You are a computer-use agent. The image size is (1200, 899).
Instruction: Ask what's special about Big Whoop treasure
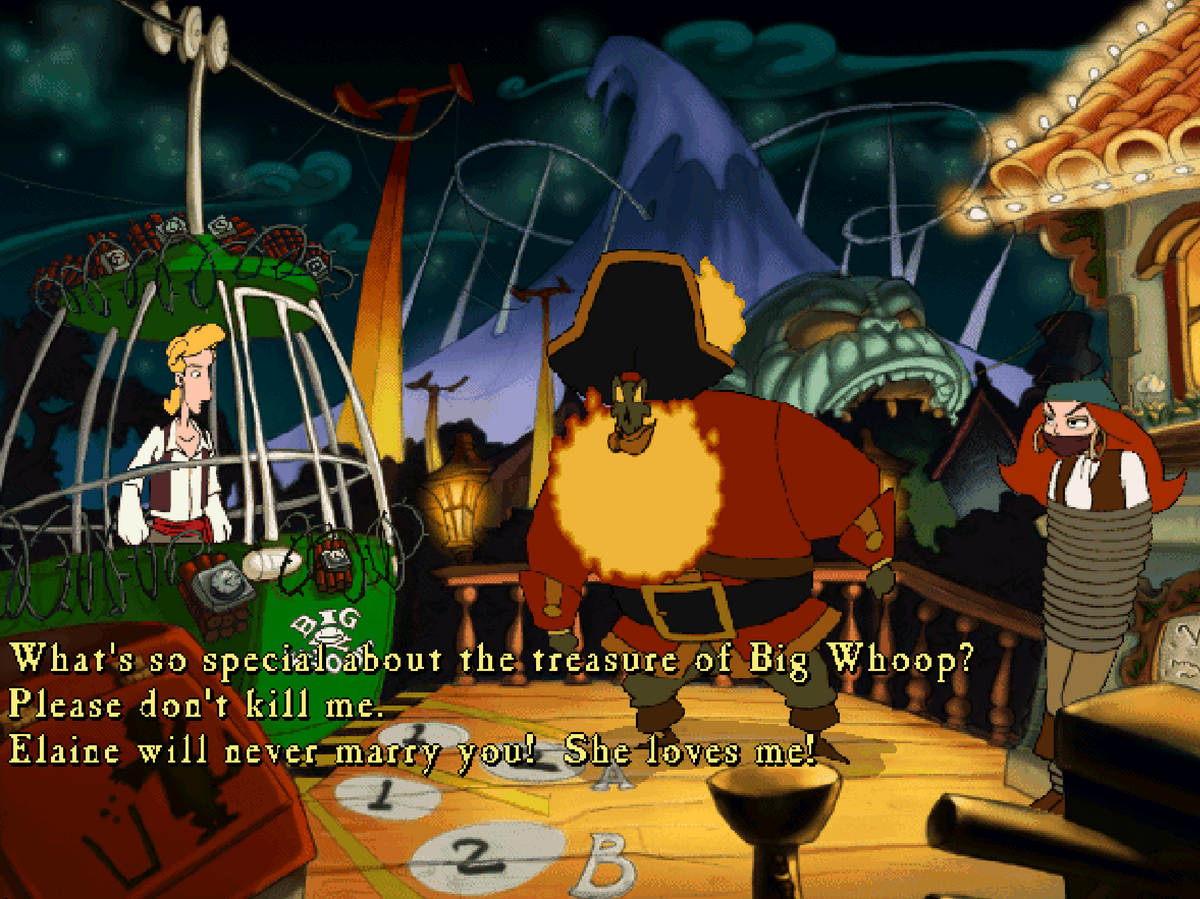click(490, 661)
